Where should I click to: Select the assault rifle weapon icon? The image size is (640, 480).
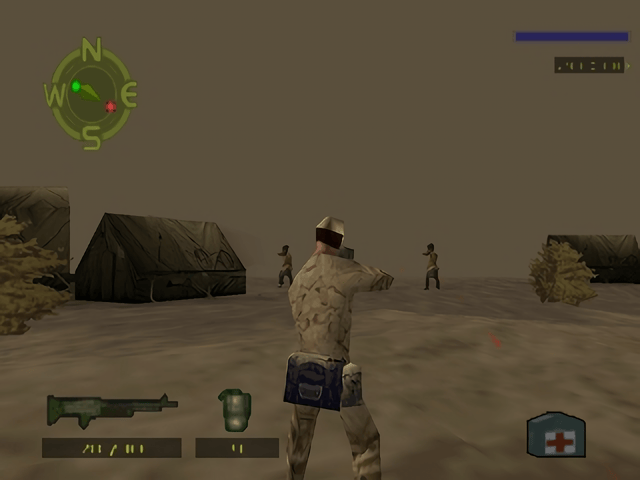pos(110,408)
